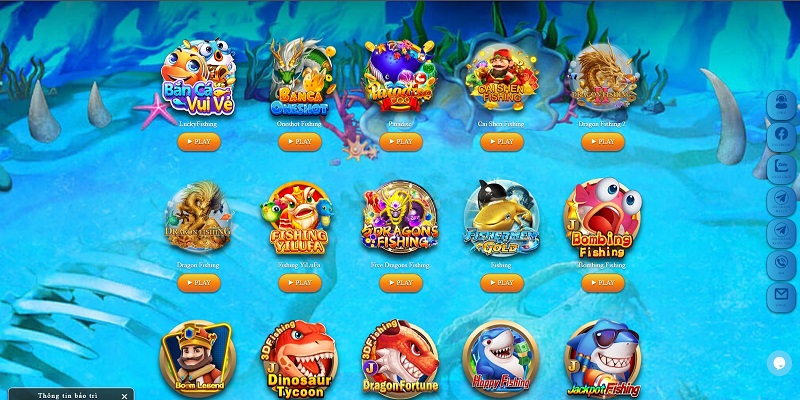Launch Cai Shen Fishing with PLAY

pyautogui.click(x=501, y=142)
